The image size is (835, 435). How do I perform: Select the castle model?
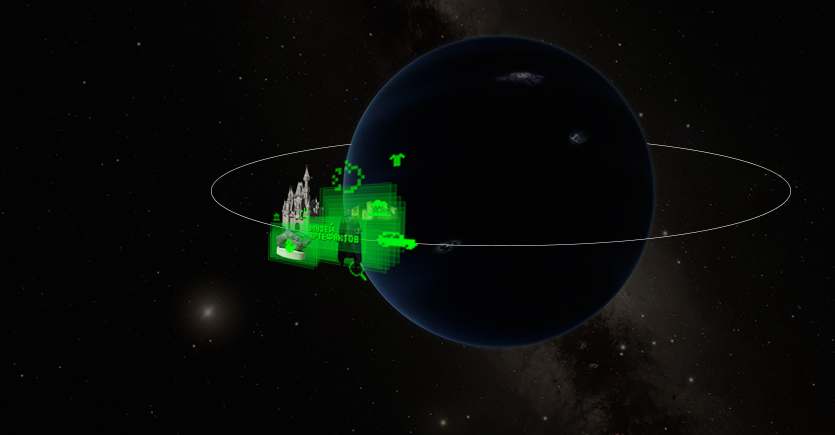299,195
